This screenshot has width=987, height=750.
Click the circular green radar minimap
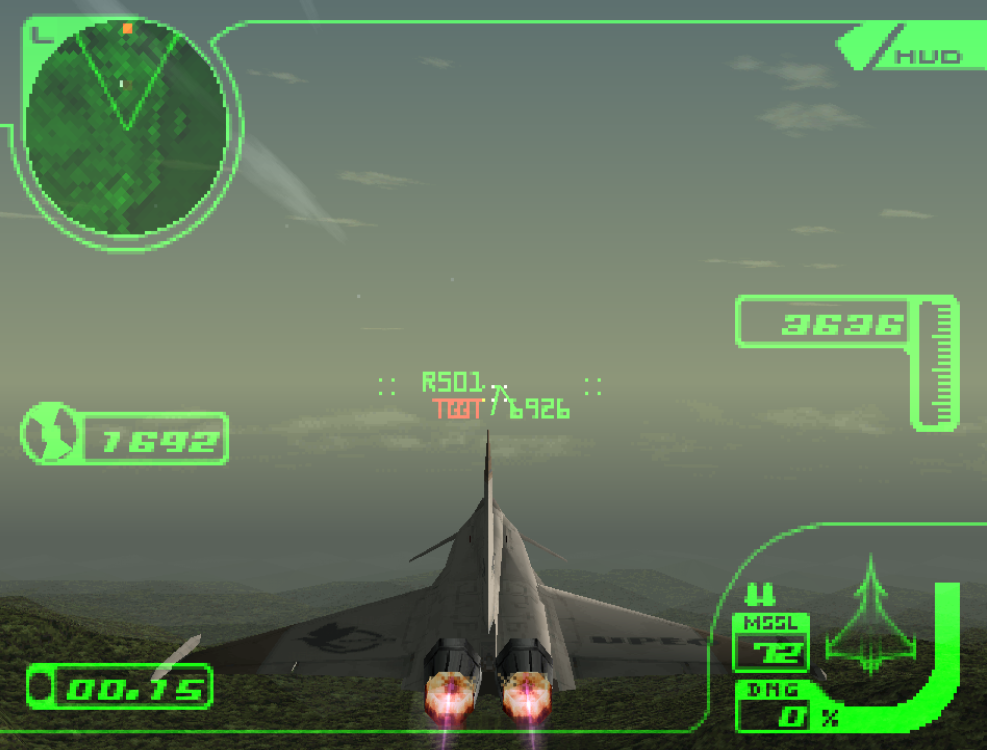[x=126, y=128]
